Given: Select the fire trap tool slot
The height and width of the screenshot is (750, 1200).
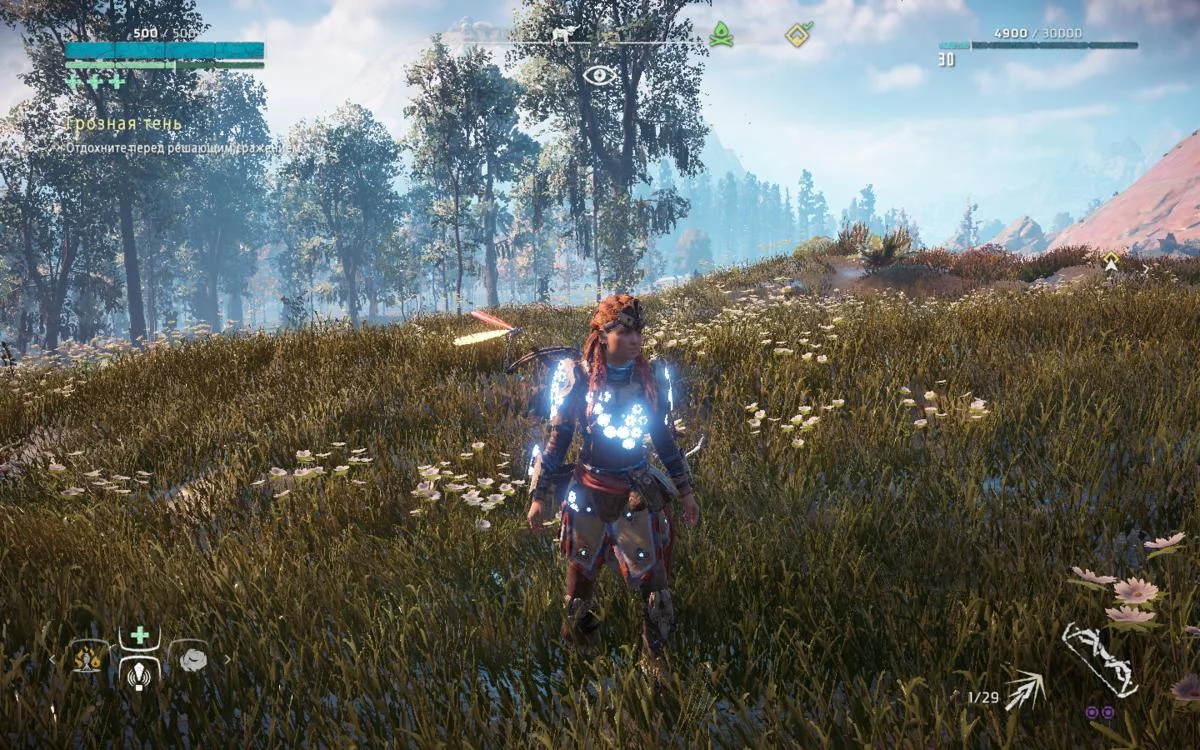Looking at the screenshot, I should (89, 658).
